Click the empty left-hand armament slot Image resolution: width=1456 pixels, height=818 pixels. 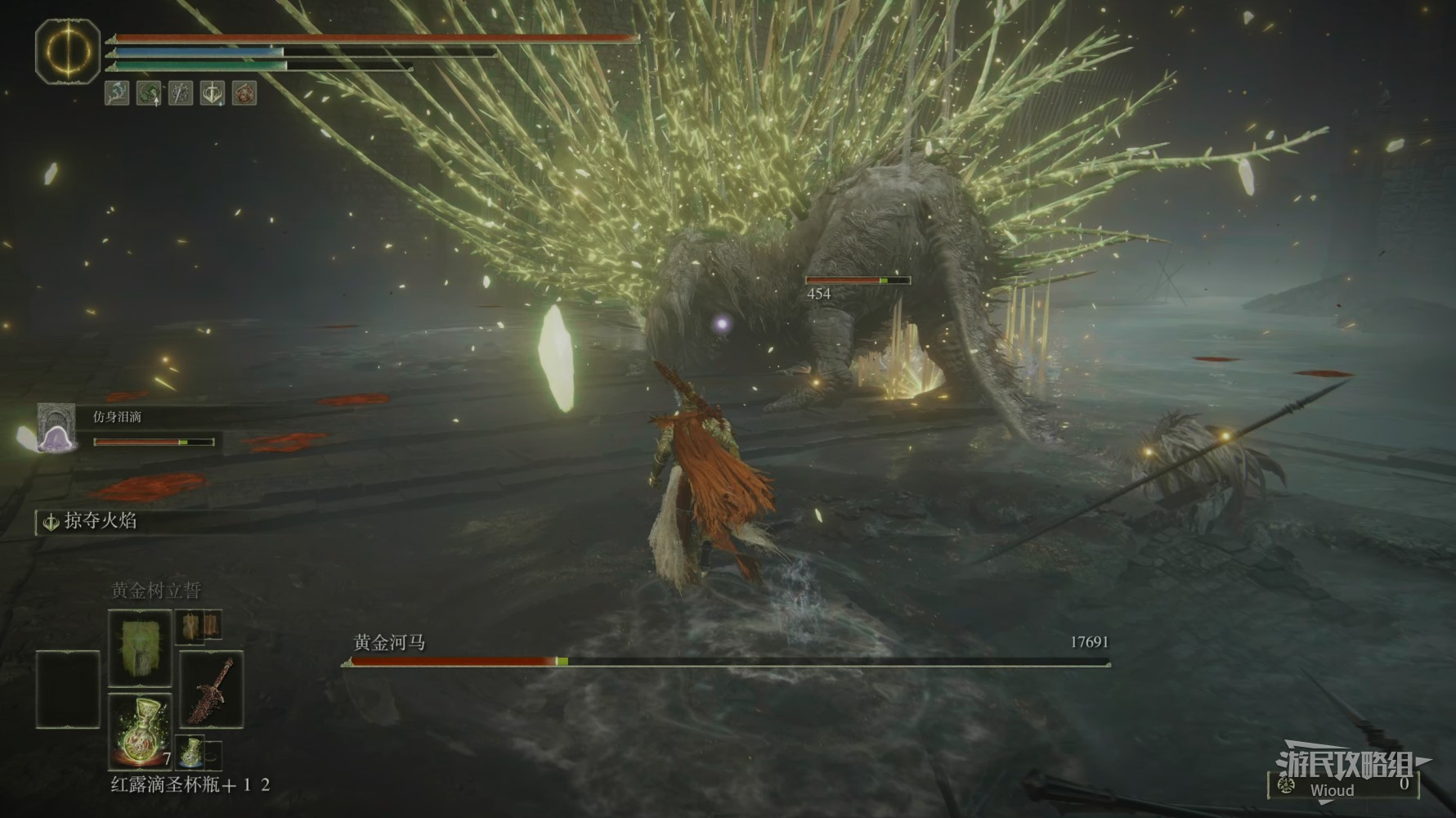[68, 689]
